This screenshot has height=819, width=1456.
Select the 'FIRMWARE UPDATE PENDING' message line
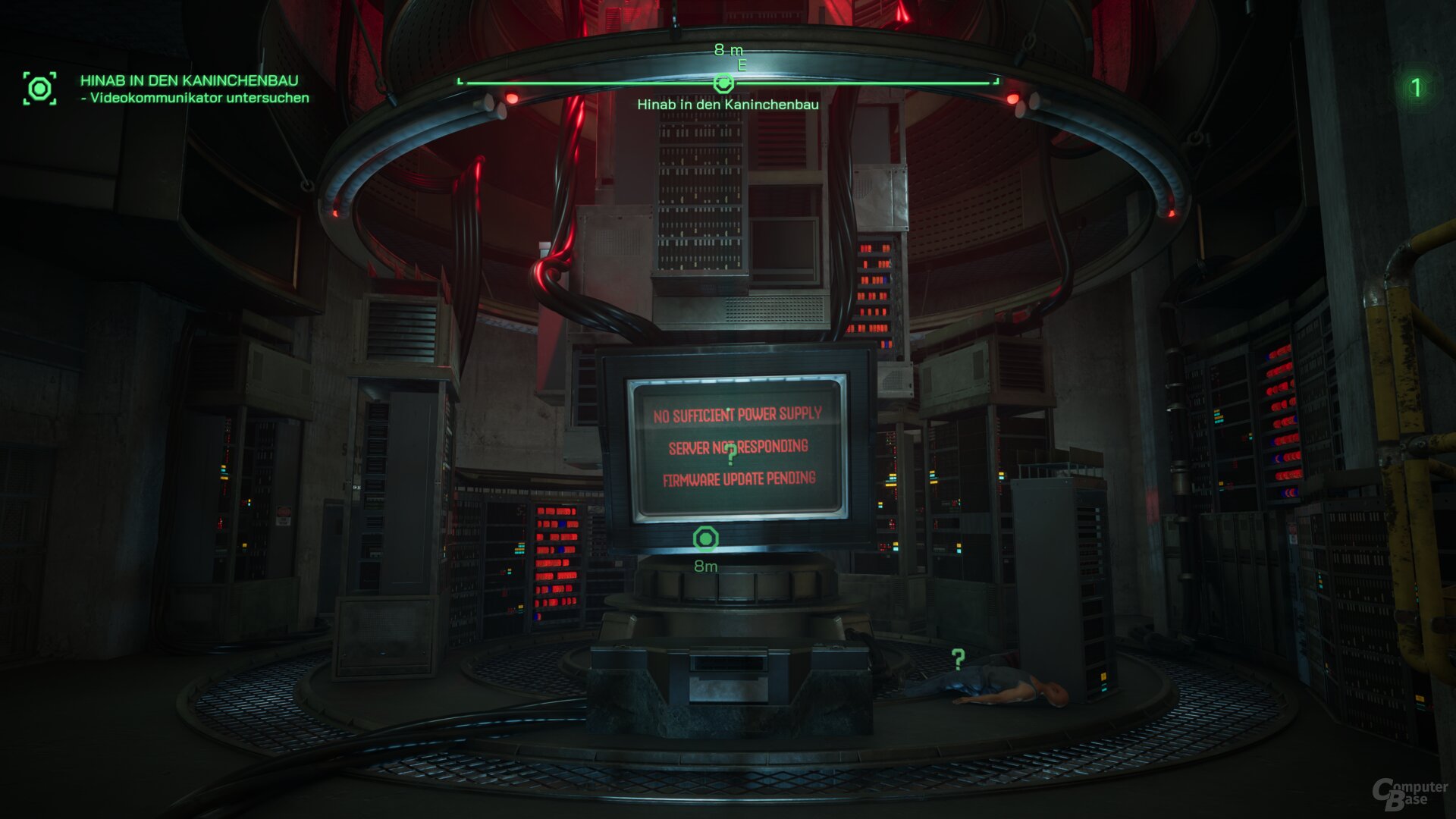pyautogui.click(x=742, y=479)
